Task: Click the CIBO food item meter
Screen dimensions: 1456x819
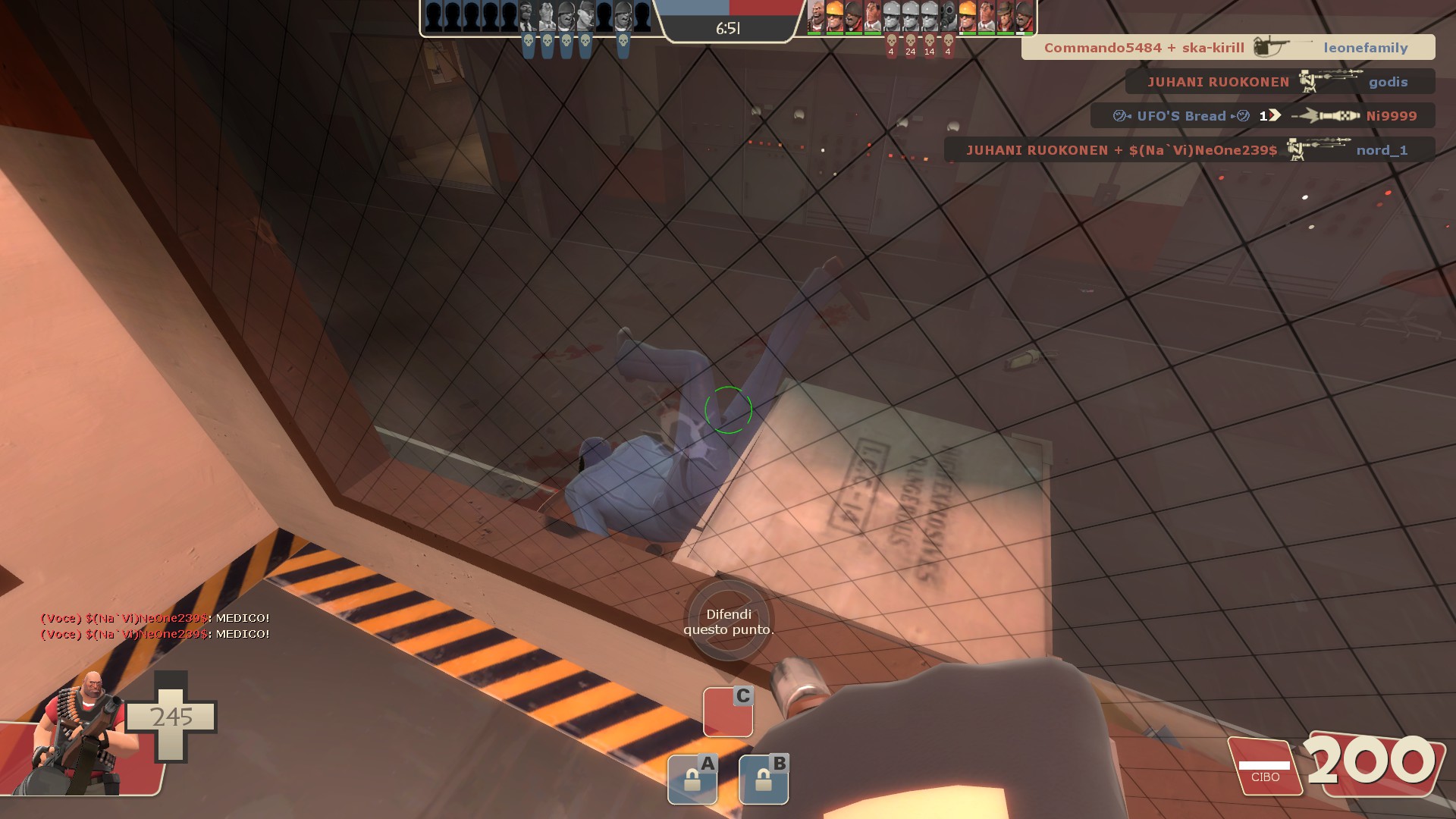Action: click(x=1265, y=768)
